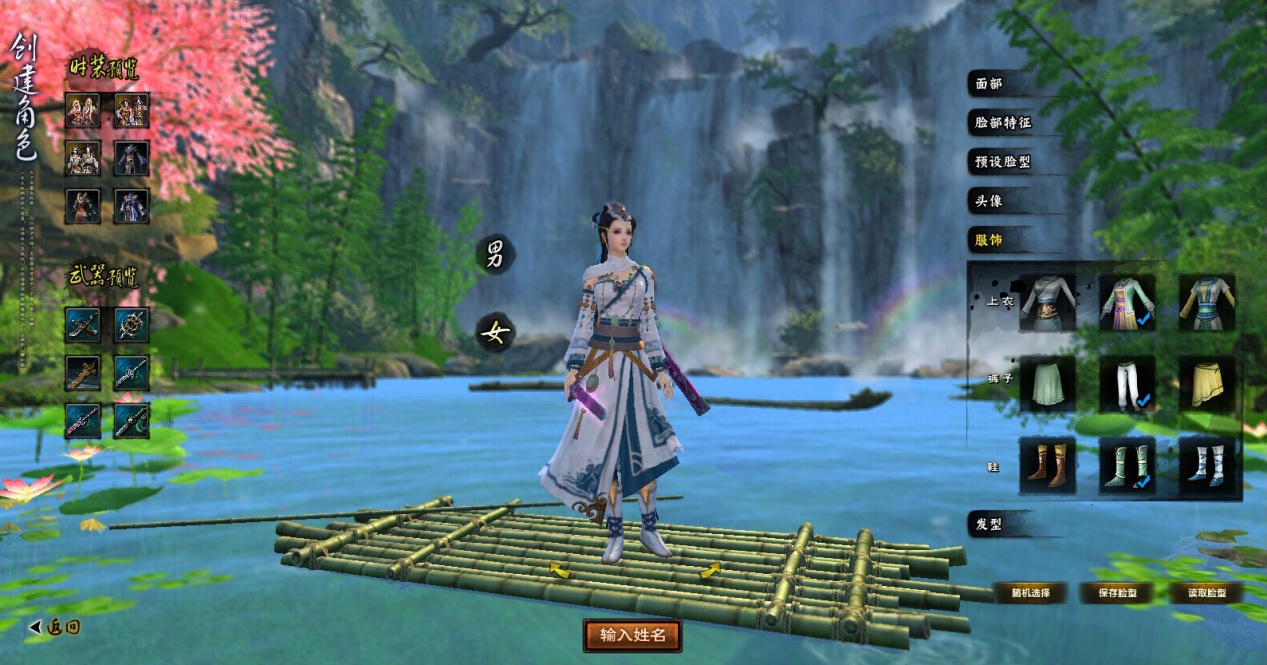Image resolution: width=1267 pixels, height=665 pixels.
Task: Choose the brown leather boots
Action: tap(1047, 465)
